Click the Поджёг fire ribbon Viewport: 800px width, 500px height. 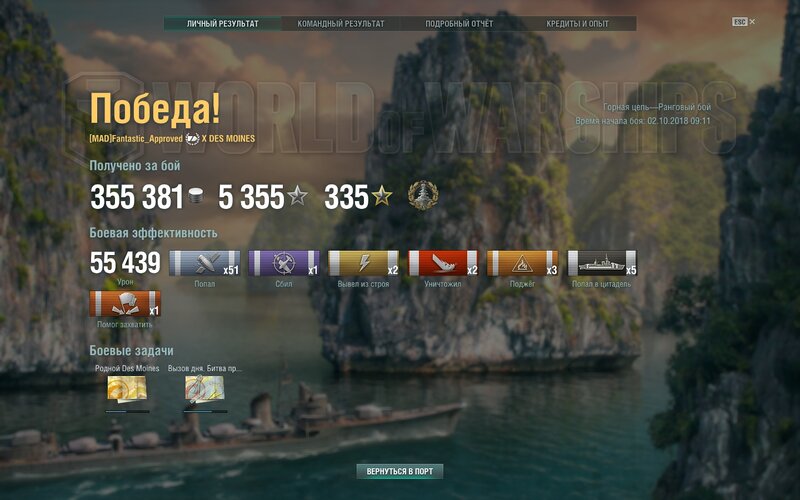tap(522, 263)
